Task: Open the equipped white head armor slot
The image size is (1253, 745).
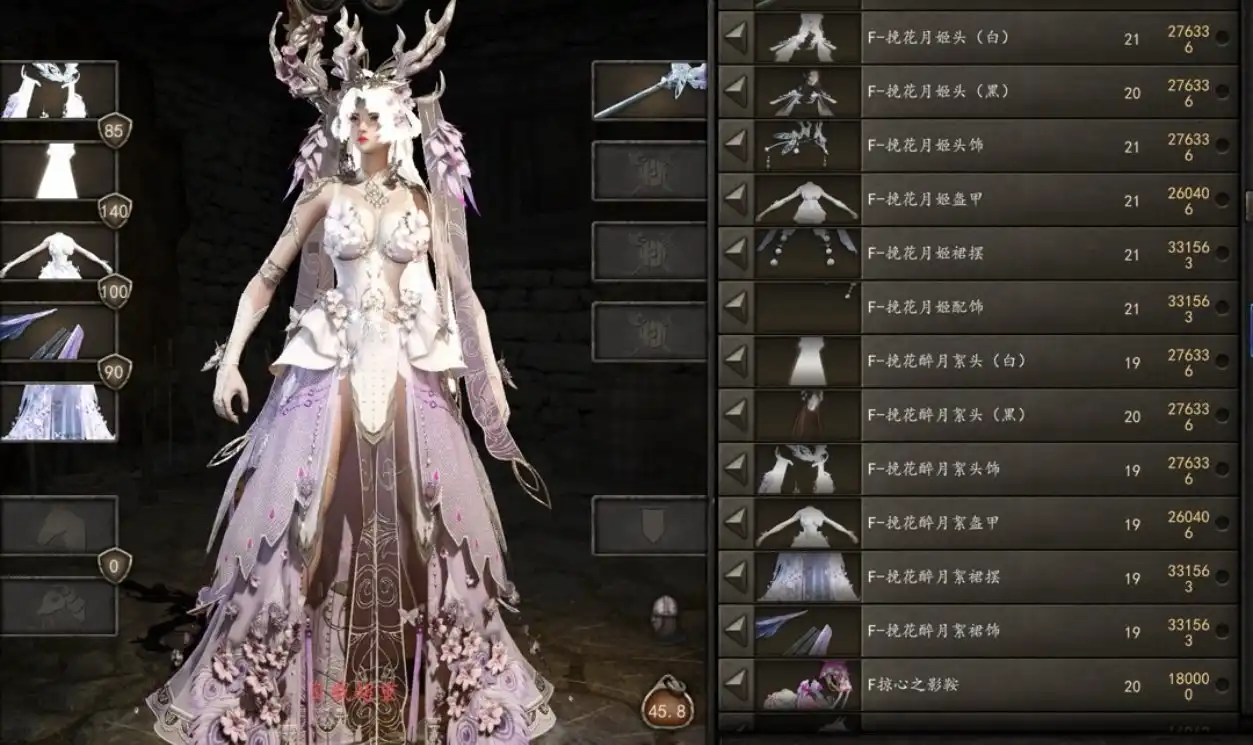Action: coord(58,90)
